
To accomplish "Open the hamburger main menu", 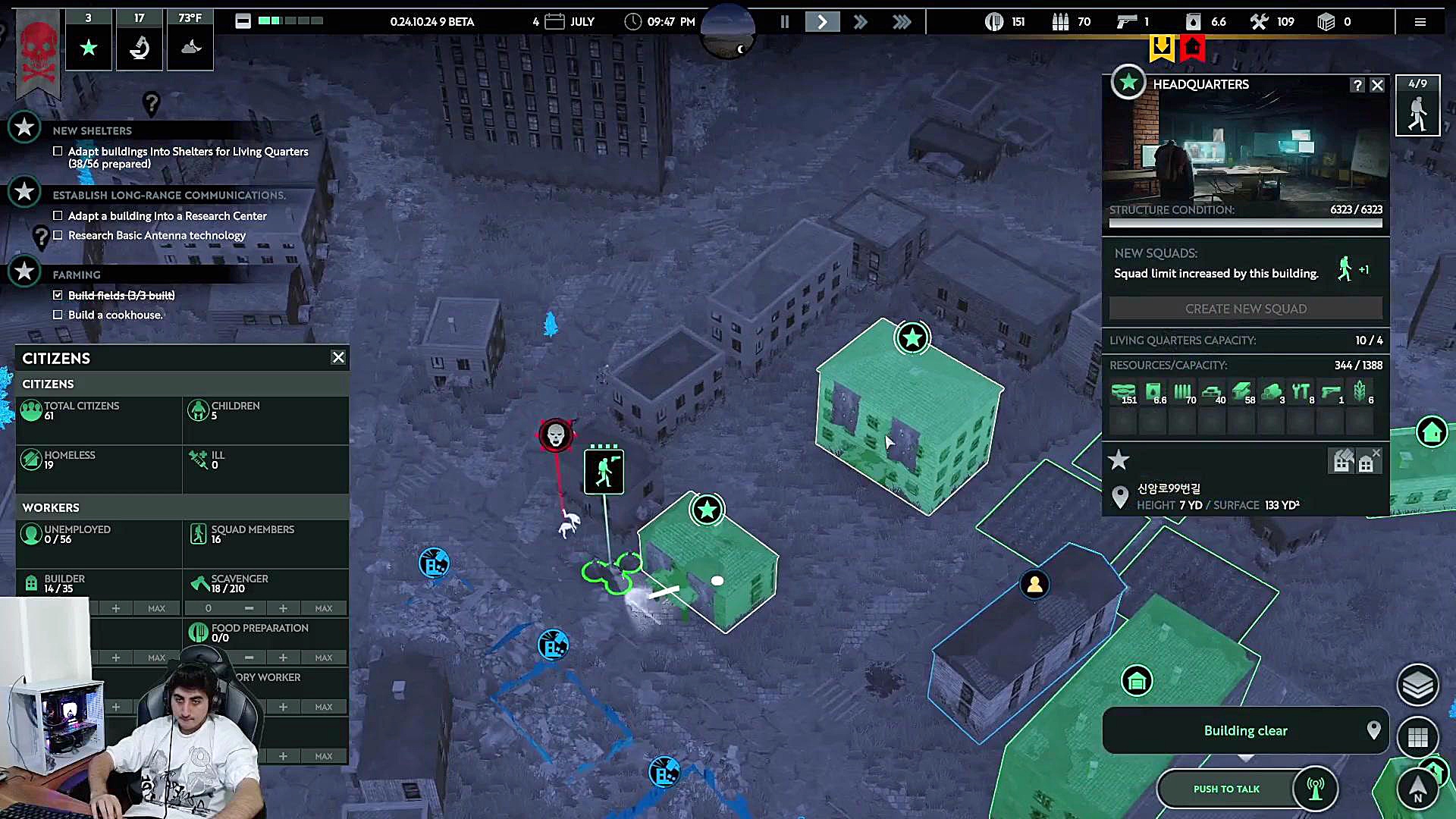I will coord(1420,22).
